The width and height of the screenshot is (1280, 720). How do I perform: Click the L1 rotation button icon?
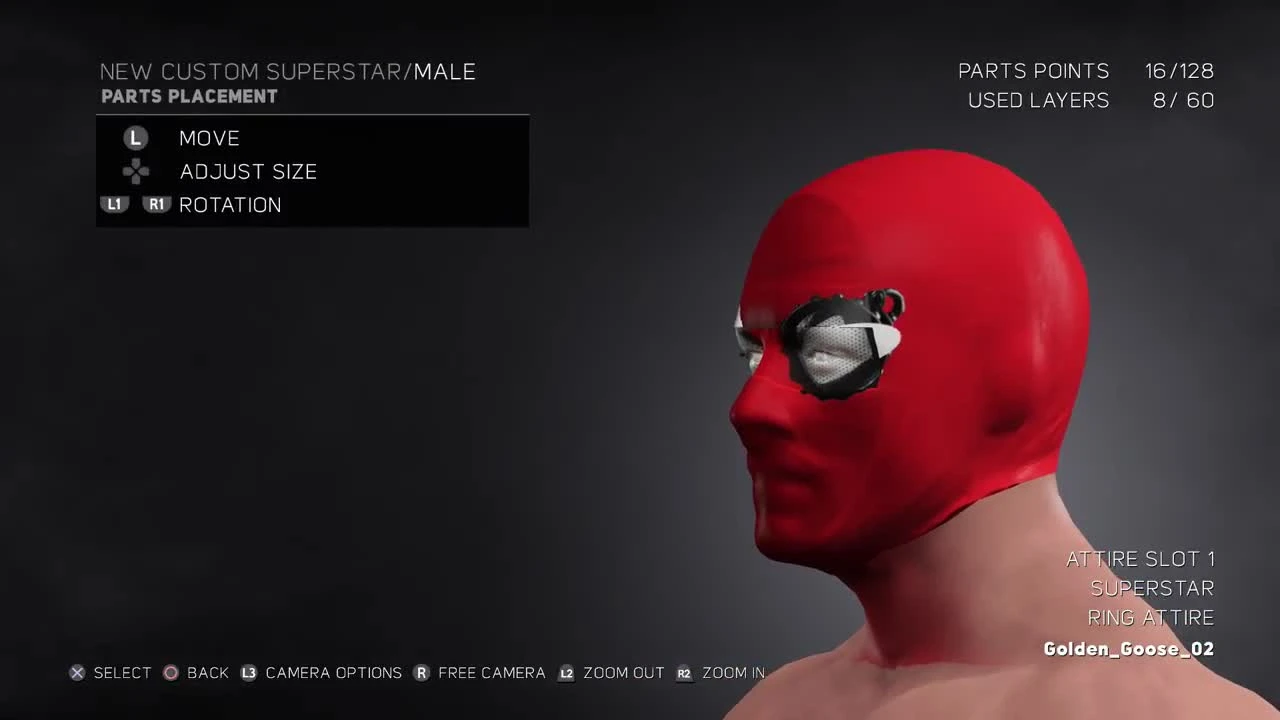114,204
